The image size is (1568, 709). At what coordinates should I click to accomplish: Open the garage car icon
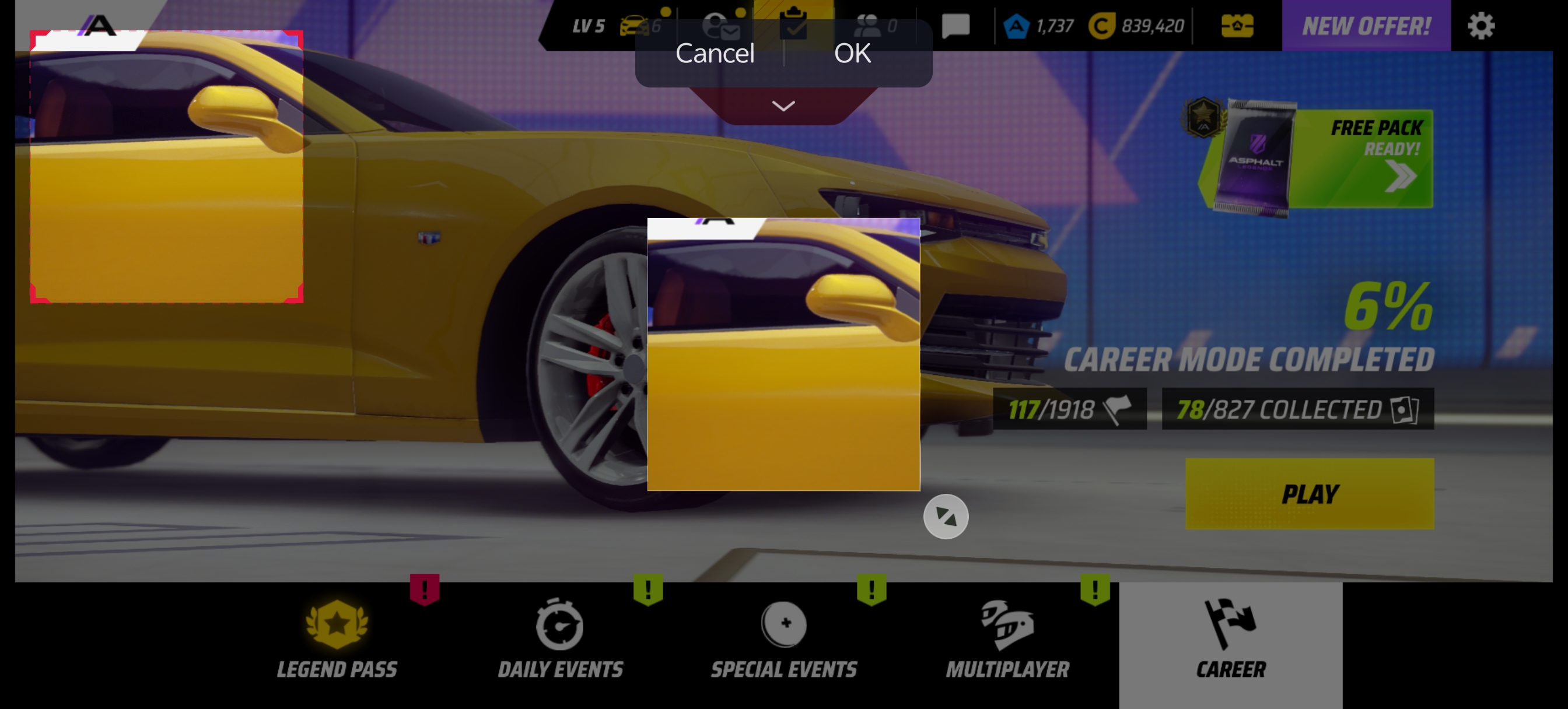tap(634, 26)
